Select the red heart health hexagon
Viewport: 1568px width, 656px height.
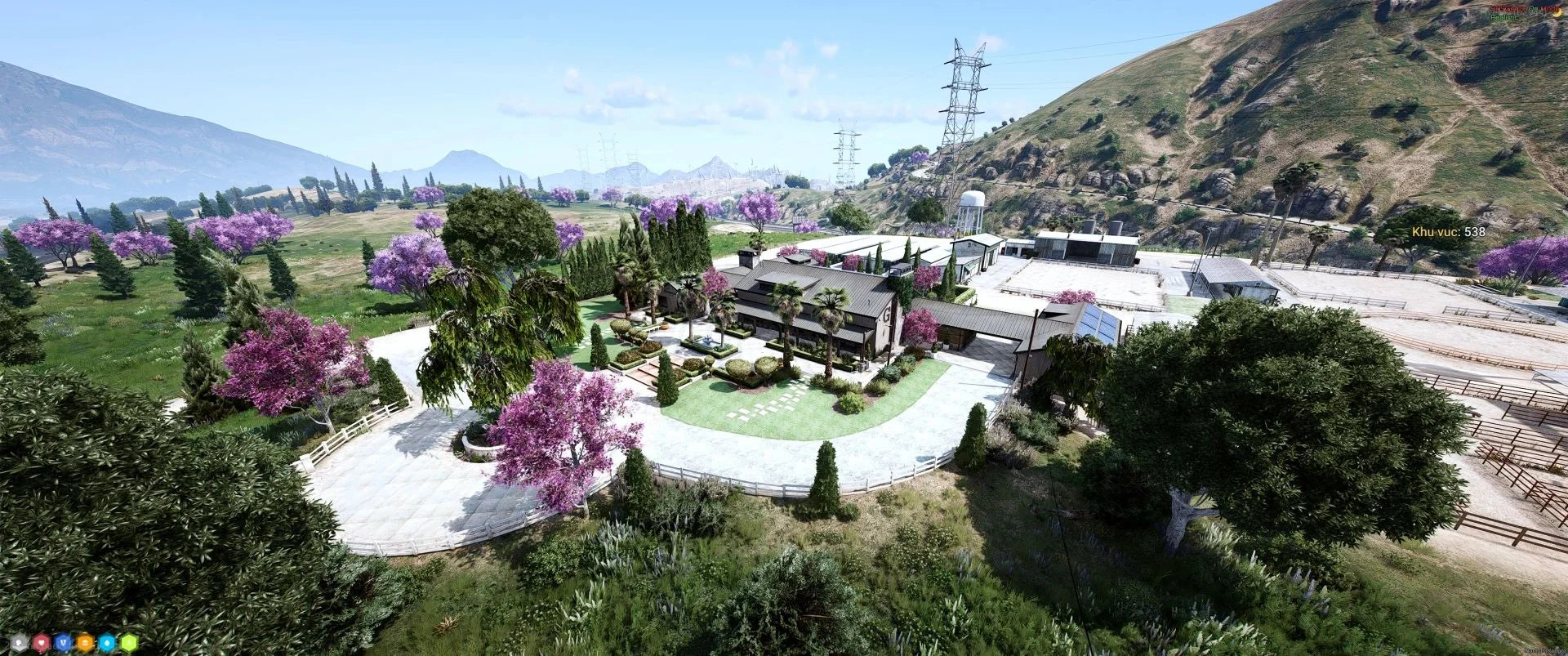pos(42,642)
